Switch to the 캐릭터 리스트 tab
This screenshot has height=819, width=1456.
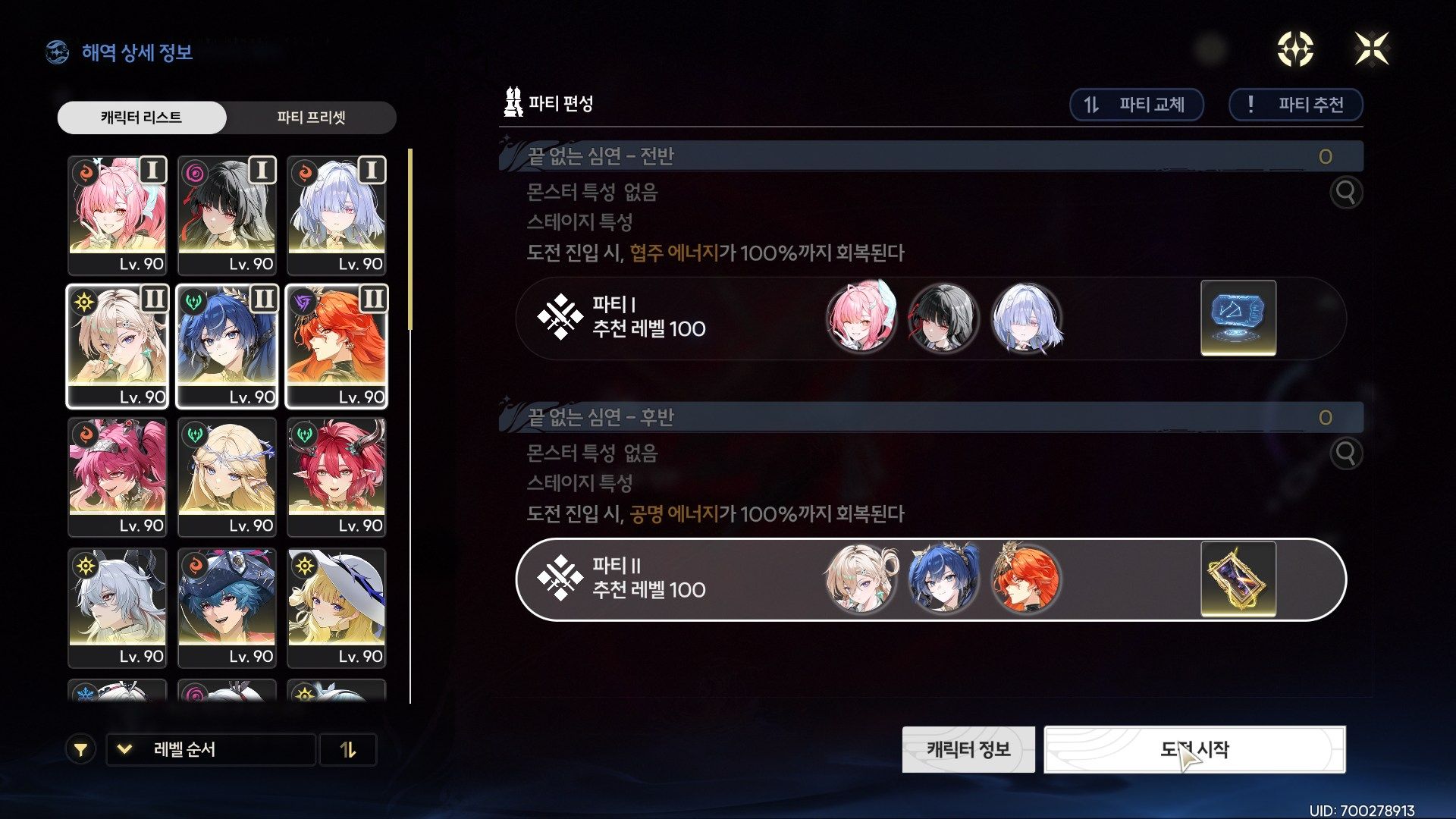point(141,118)
